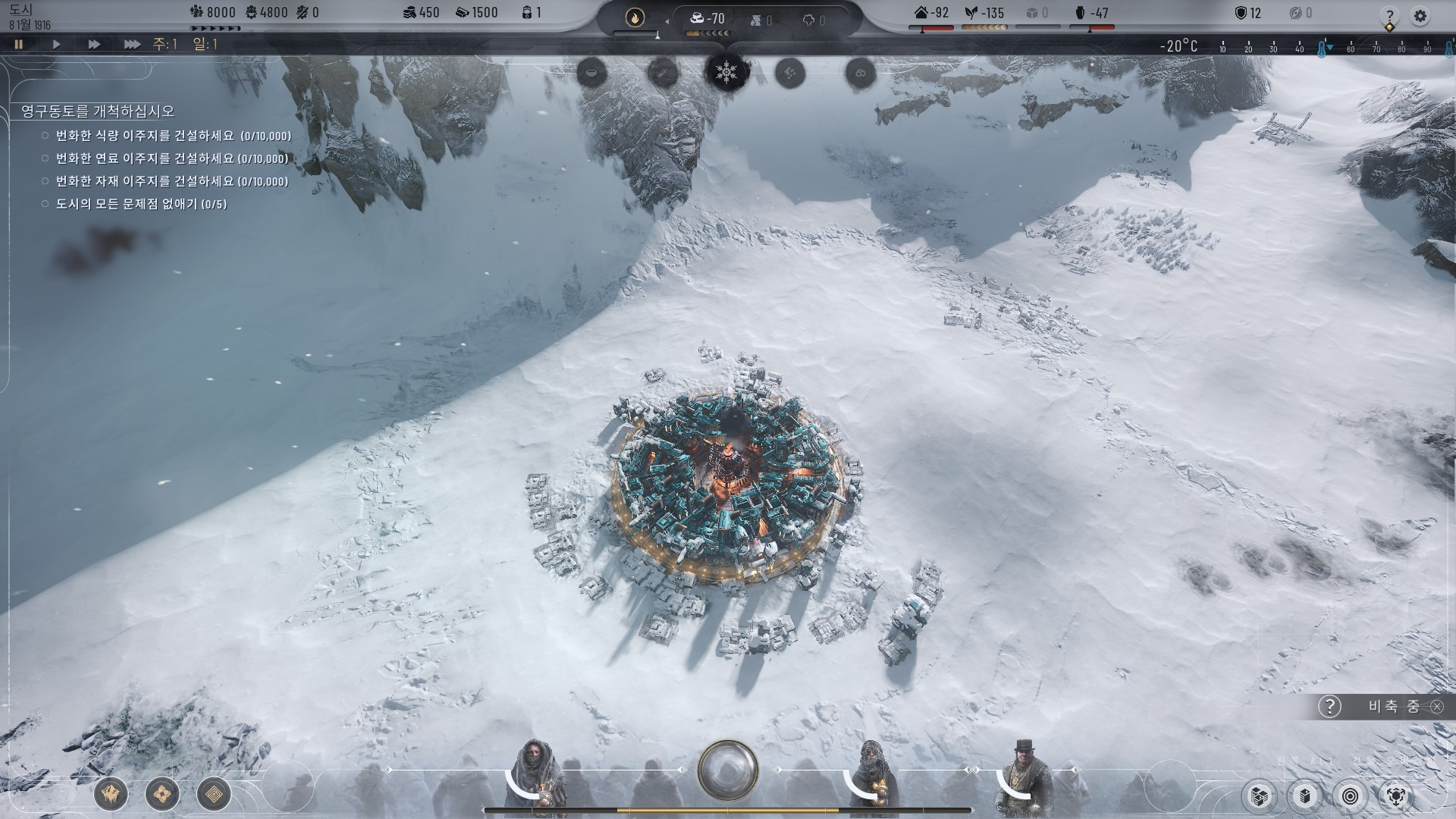
Task: Set game speed to normal play
Action: pos(56,44)
